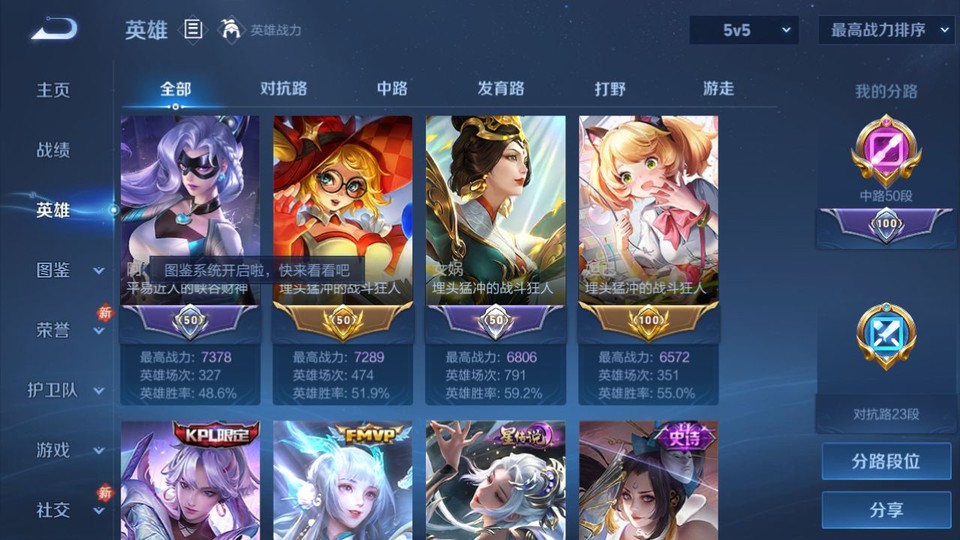
Task: Expand the 荣誉 honor menu
Action: [x=68, y=330]
